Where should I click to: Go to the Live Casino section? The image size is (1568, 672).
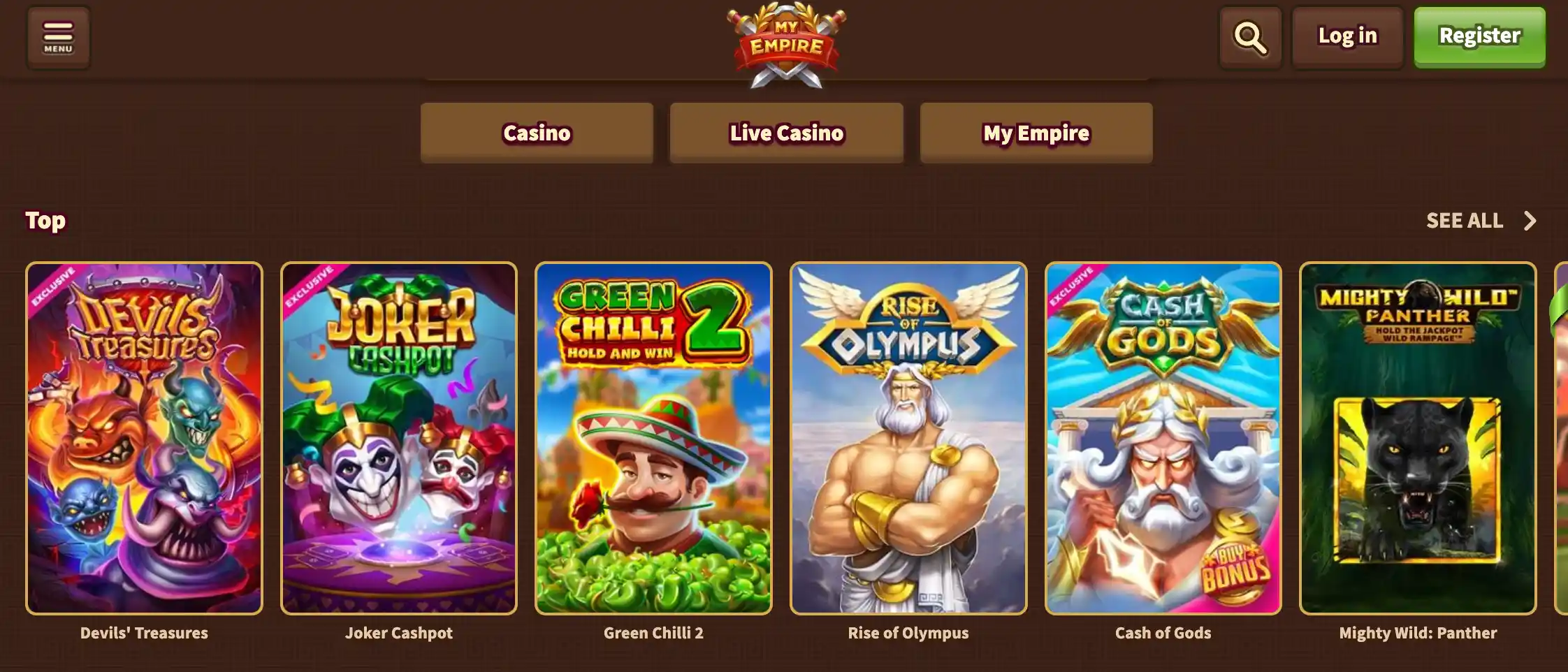786,133
